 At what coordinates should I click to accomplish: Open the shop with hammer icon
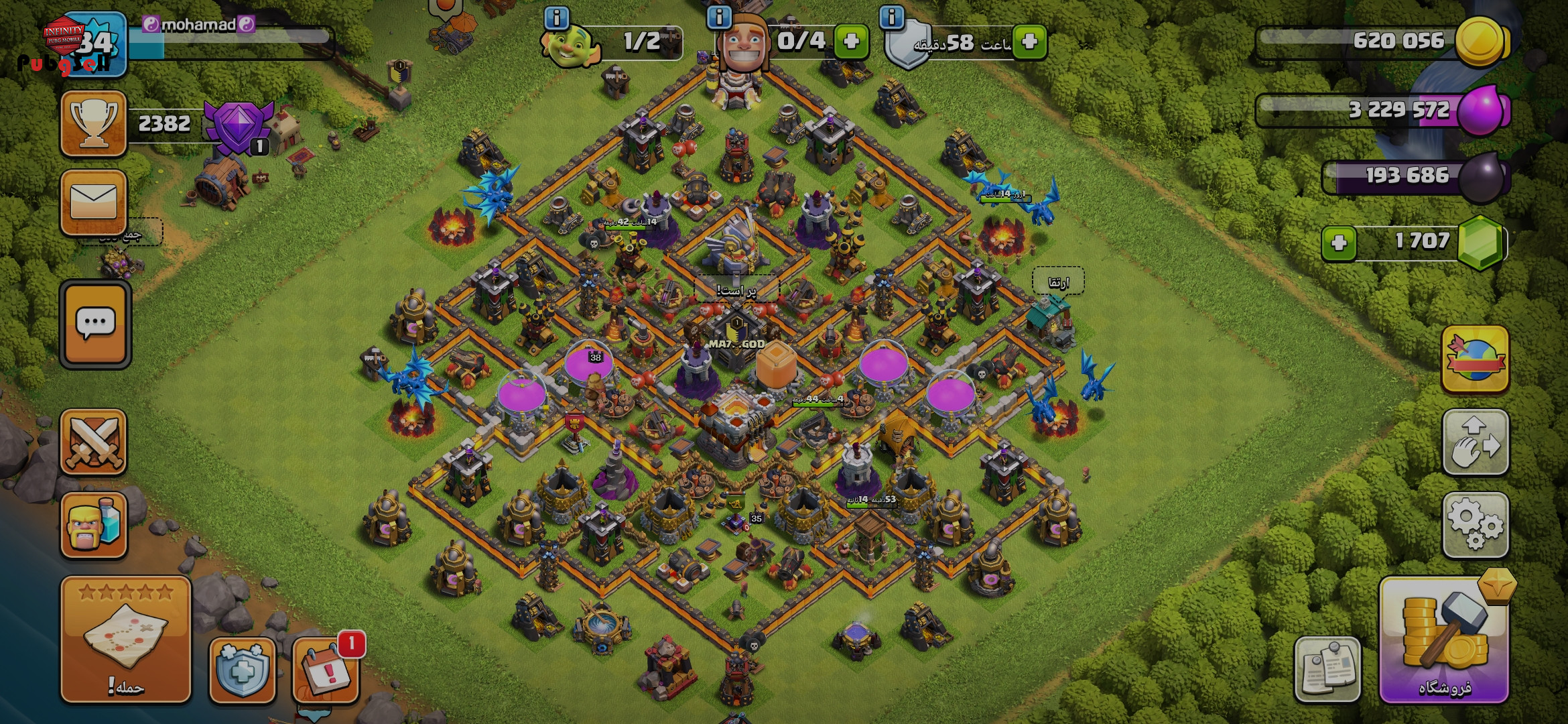click(1444, 642)
